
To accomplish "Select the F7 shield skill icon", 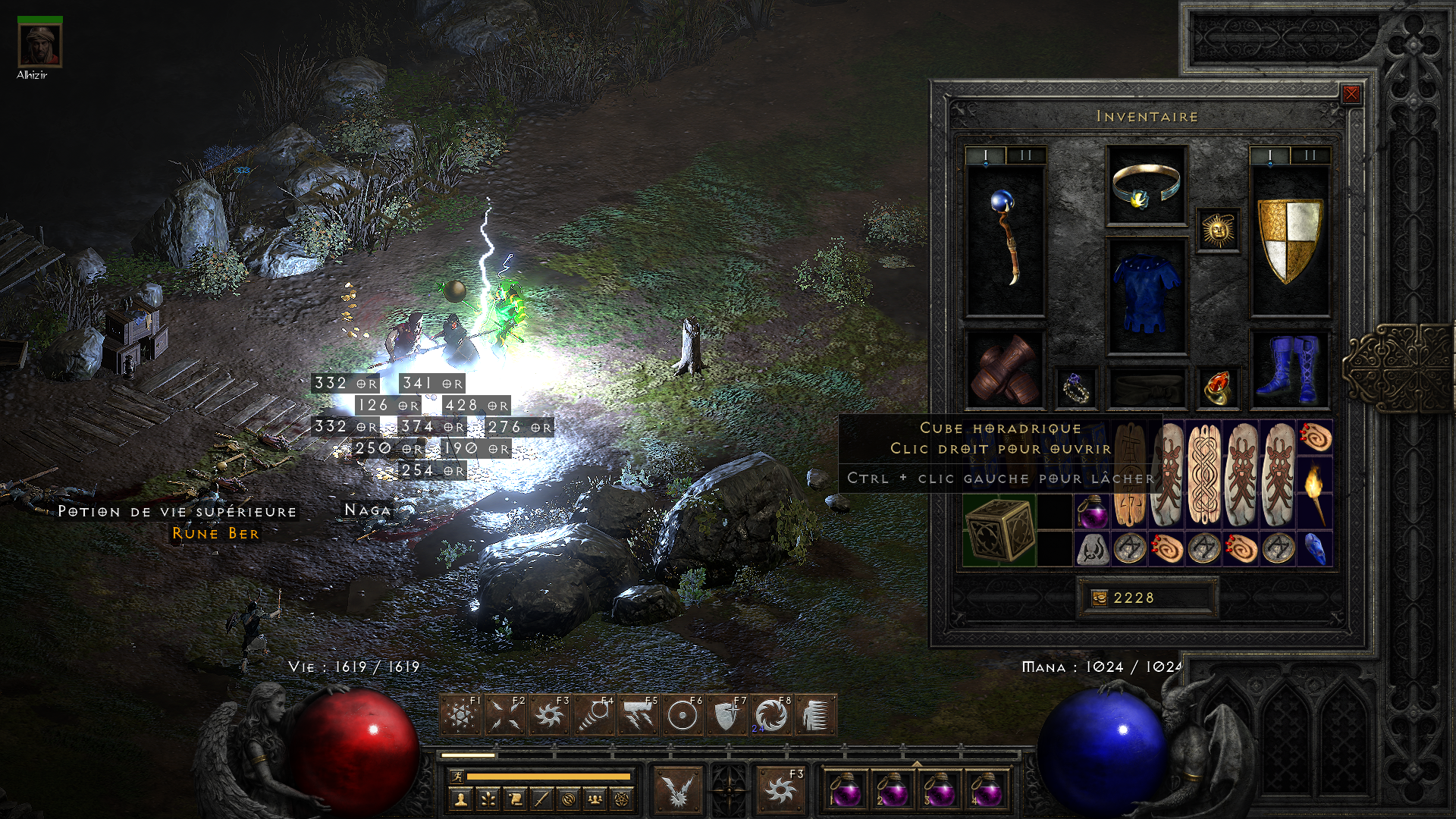I will point(726,715).
